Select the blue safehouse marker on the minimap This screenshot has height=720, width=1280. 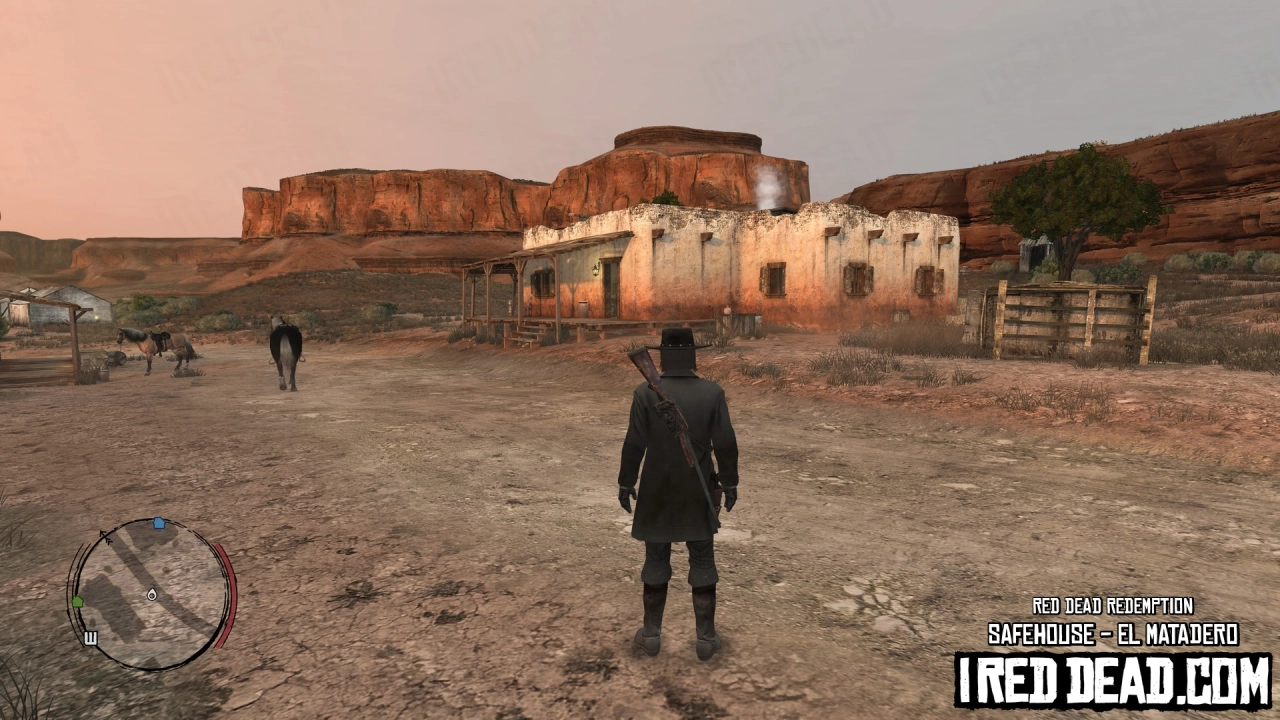158,524
